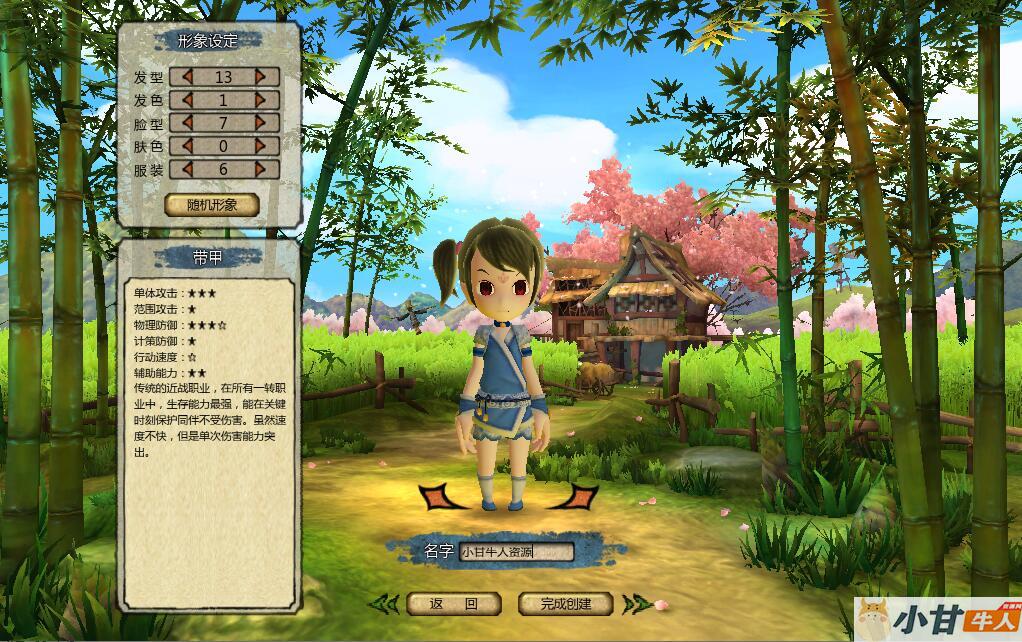Select the next 脸型 face shape
This screenshot has width=1022, height=642.
point(261,123)
